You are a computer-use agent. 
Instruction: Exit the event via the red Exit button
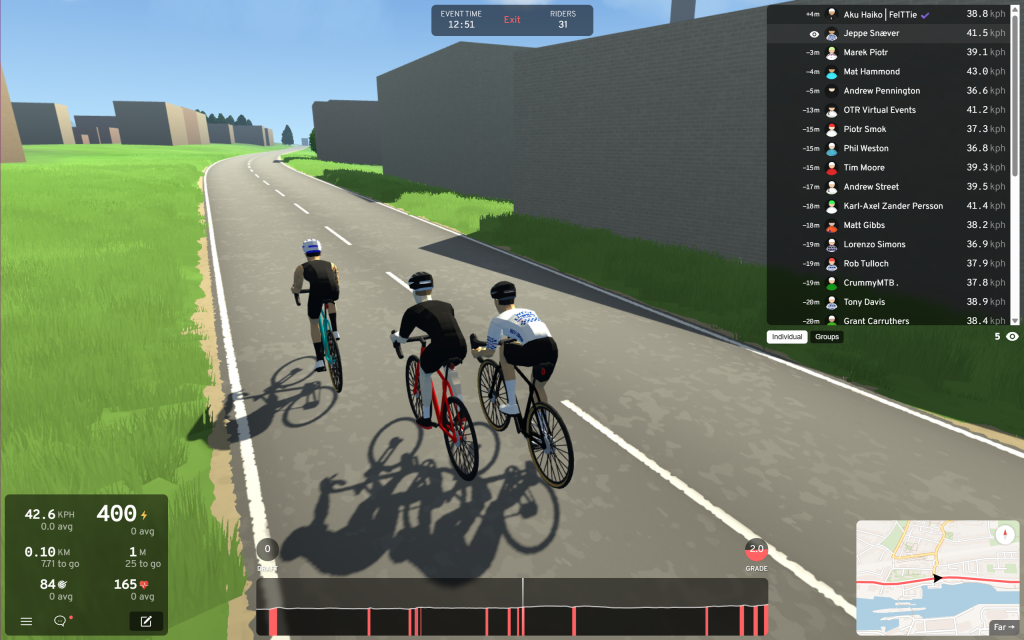tap(512, 20)
